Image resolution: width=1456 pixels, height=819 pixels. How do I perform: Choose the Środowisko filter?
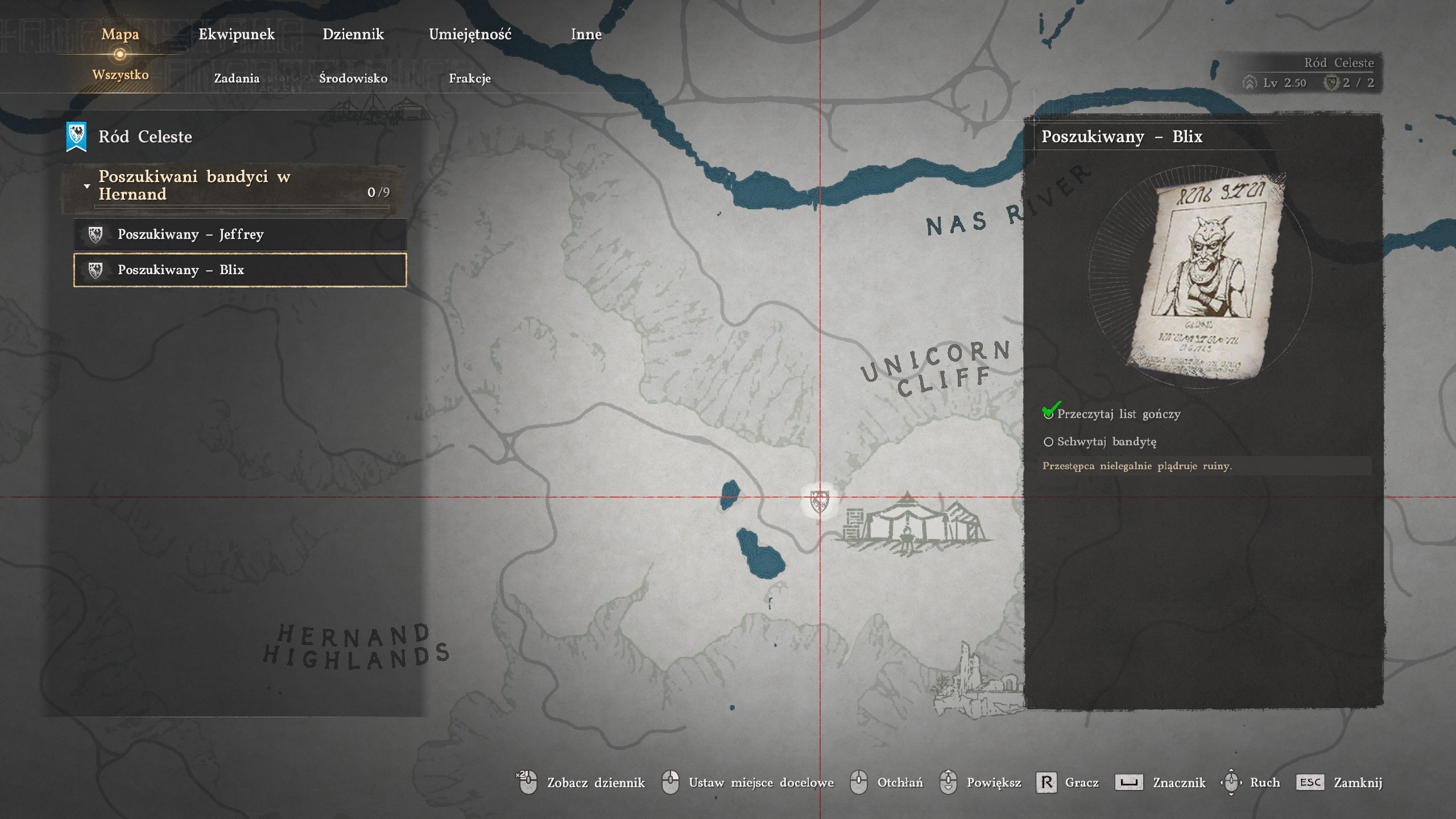[353, 78]
